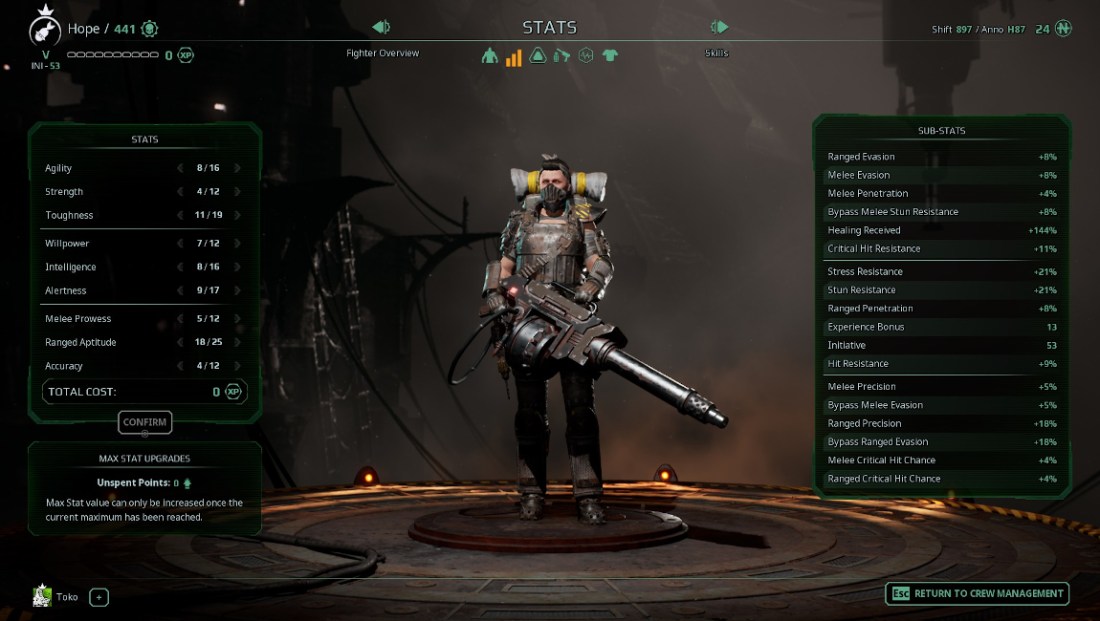
Task: Increase Agility with the right arrow
Action: point(237,168)
